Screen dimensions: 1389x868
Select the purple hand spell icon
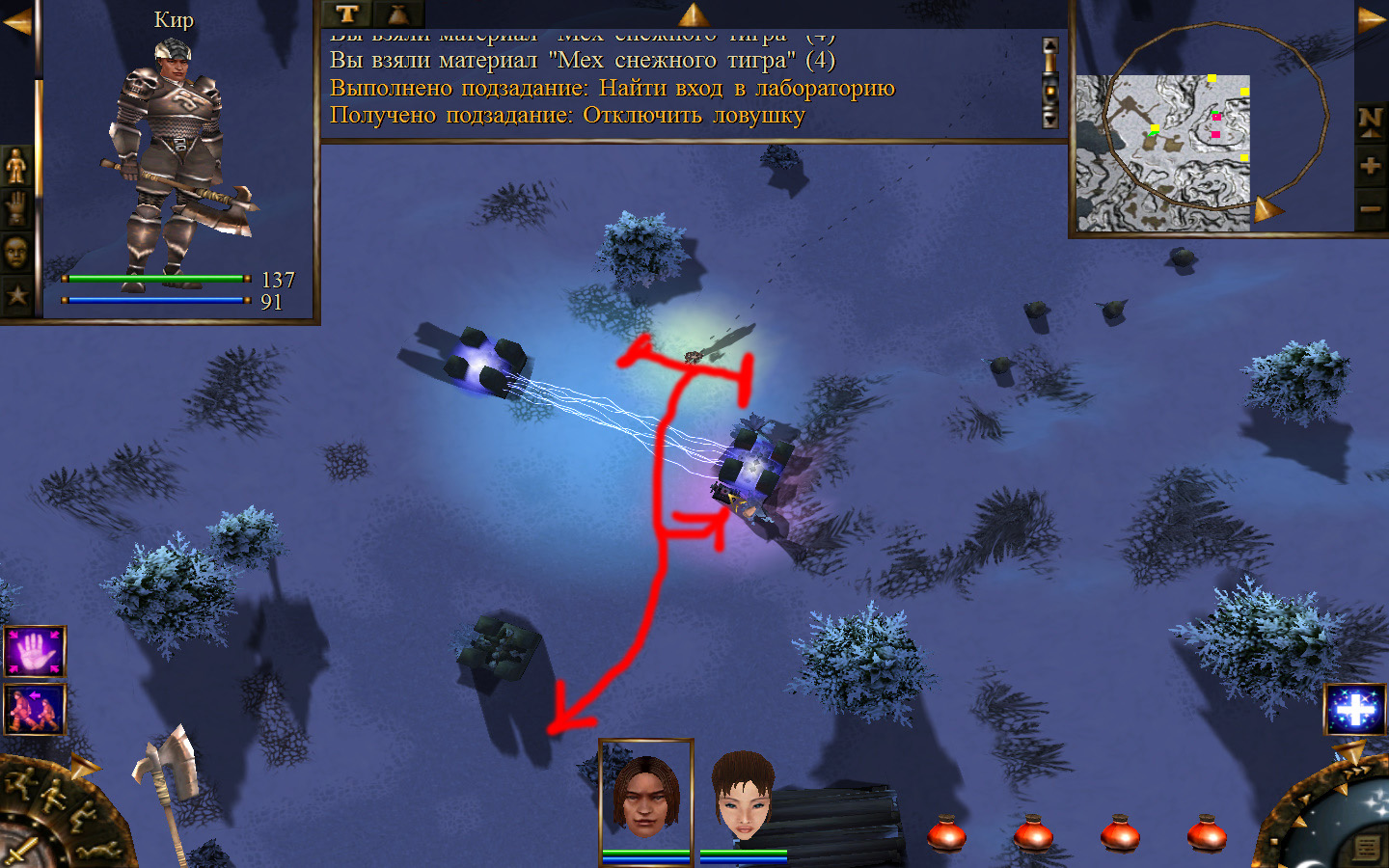click(x=35, y=653)
